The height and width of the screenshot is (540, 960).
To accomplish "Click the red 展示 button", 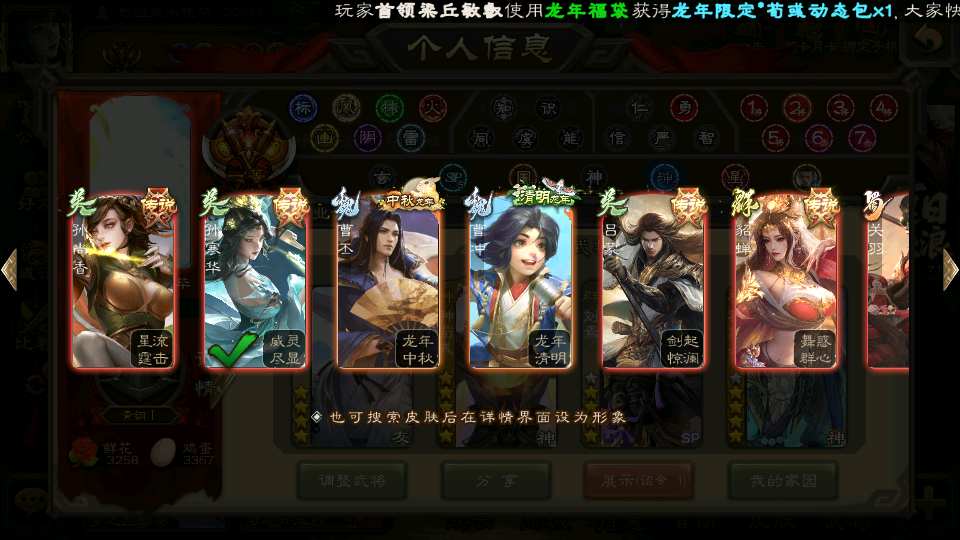I will (638, 480).
